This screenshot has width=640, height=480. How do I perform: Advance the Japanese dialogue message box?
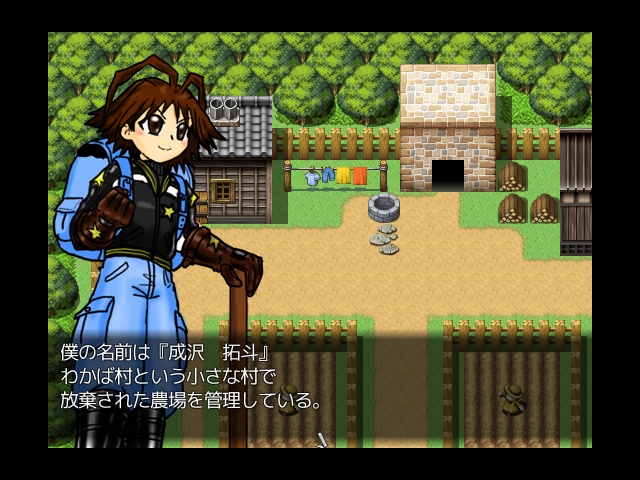(320, 385)
